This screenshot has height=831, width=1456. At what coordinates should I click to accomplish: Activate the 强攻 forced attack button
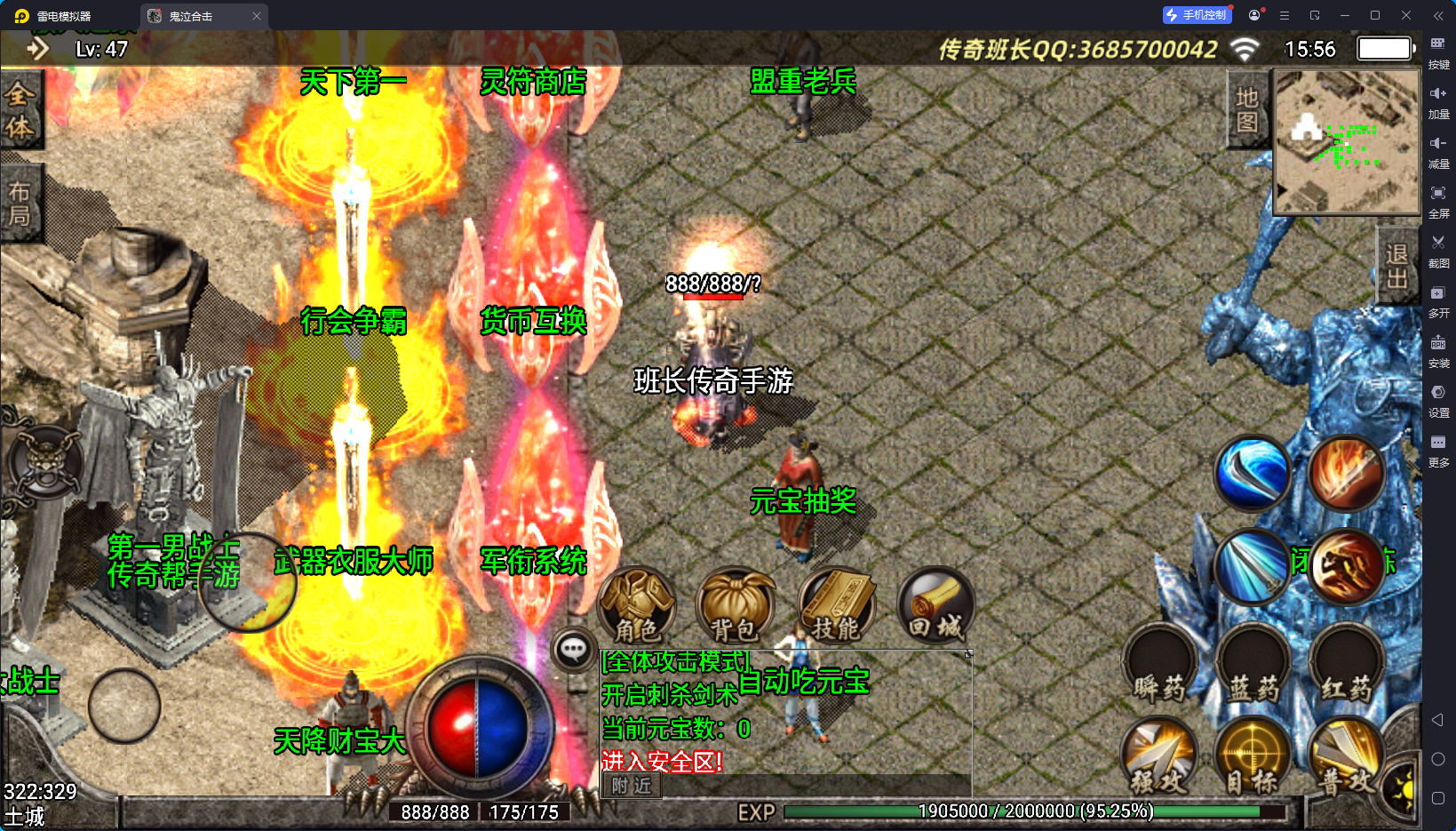(1159, 757)
